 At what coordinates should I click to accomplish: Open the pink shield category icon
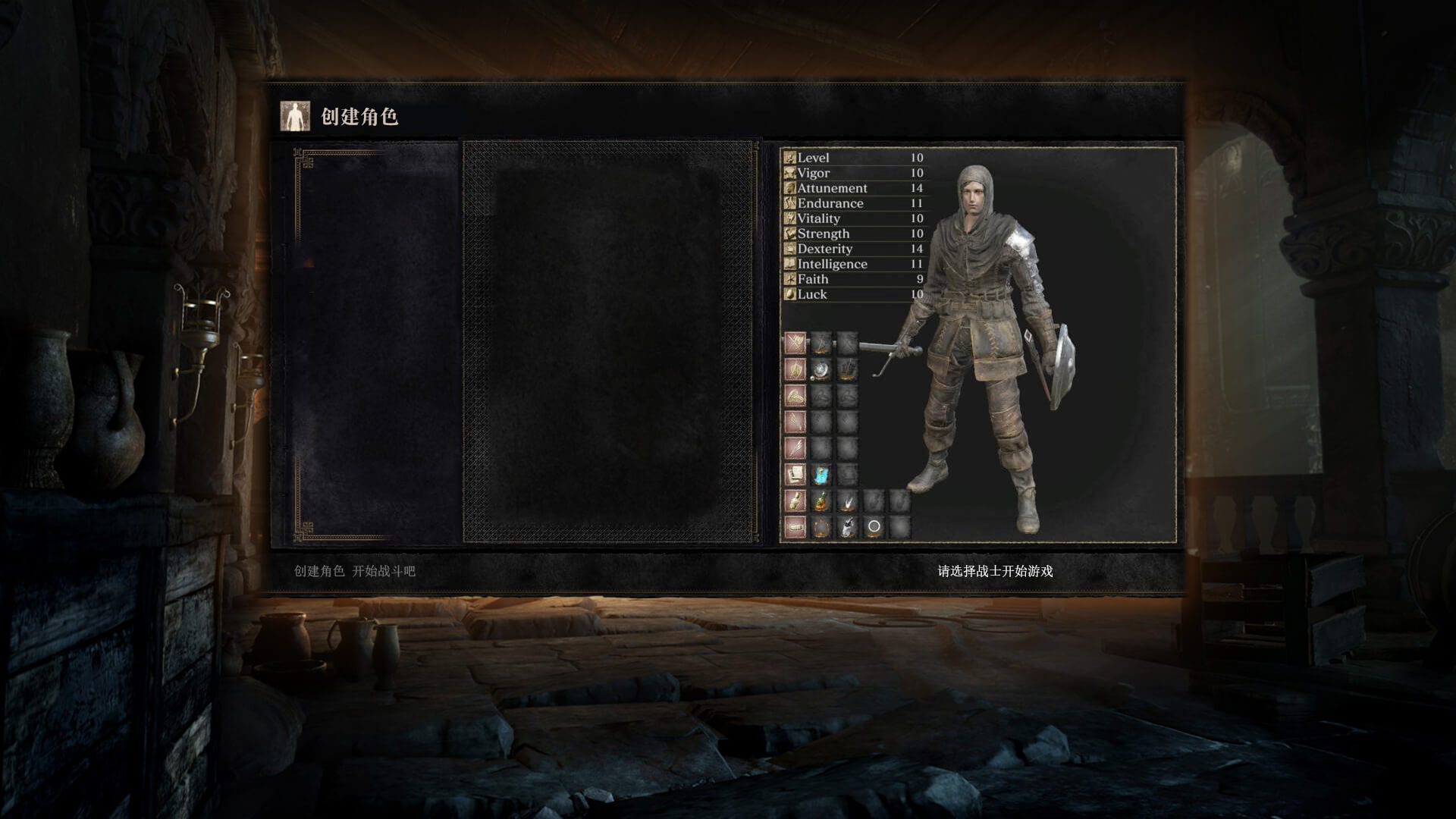[x=795, y=369]
